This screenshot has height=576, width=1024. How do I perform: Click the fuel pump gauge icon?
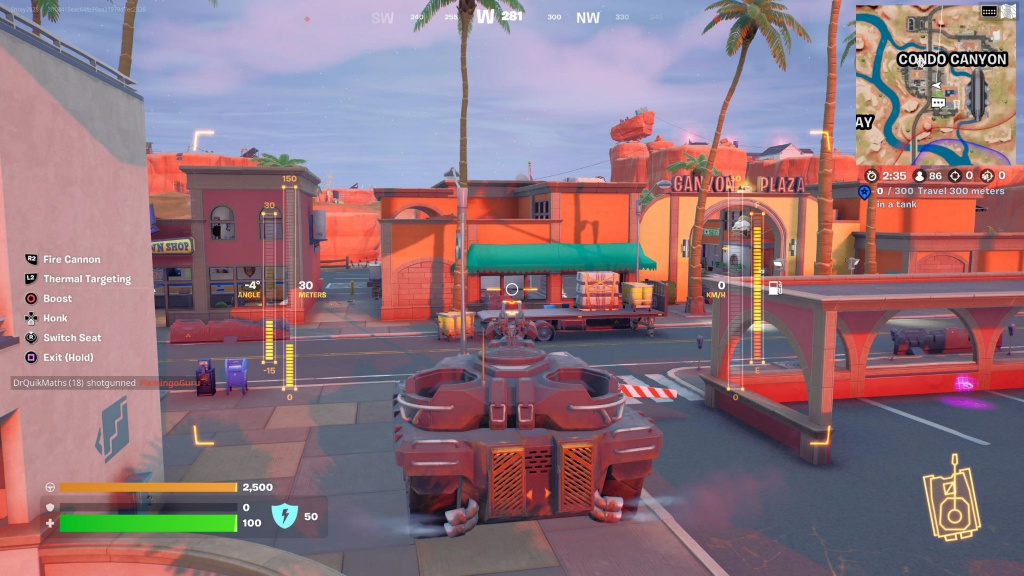[x=774, y=289]
